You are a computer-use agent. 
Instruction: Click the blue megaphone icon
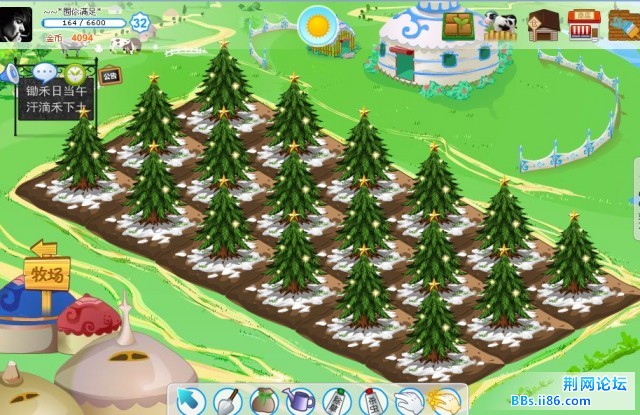tap(10, 73)
